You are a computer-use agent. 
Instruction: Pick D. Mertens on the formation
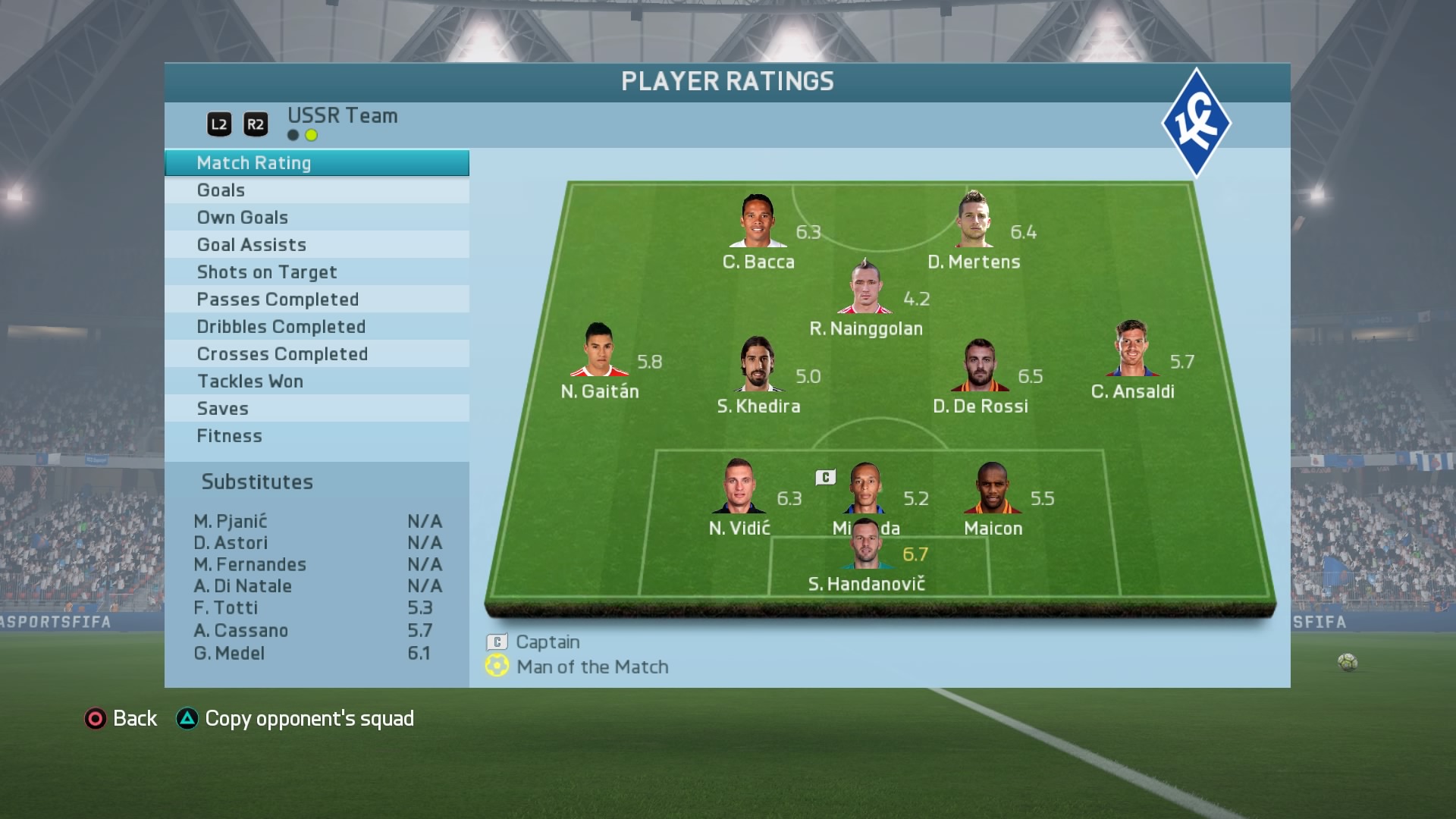click(974, 220)
